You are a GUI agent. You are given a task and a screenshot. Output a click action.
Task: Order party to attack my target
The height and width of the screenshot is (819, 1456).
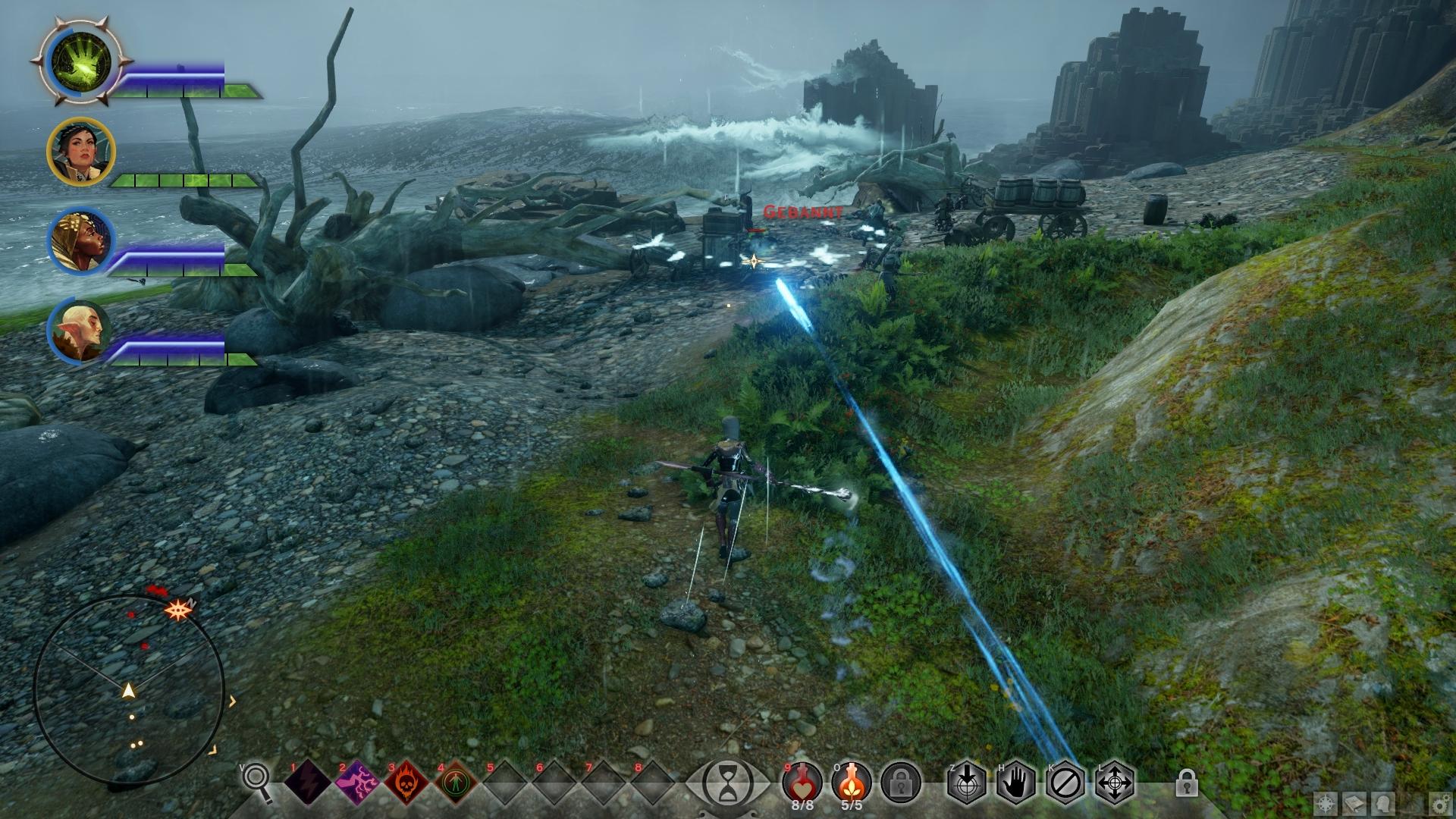[x=966, y=783]
